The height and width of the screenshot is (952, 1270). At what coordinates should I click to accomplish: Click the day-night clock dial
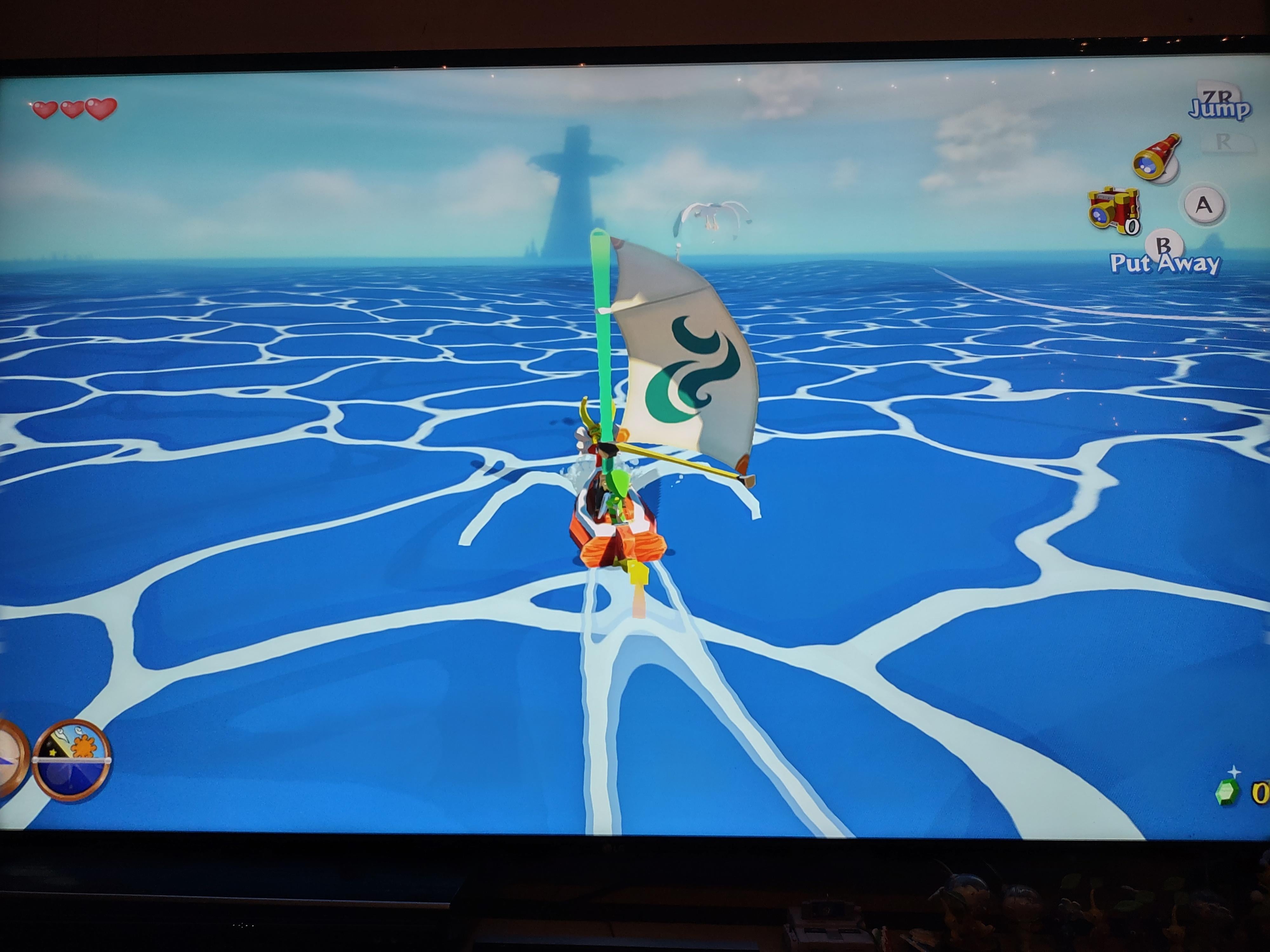click(x=72, y=759)
